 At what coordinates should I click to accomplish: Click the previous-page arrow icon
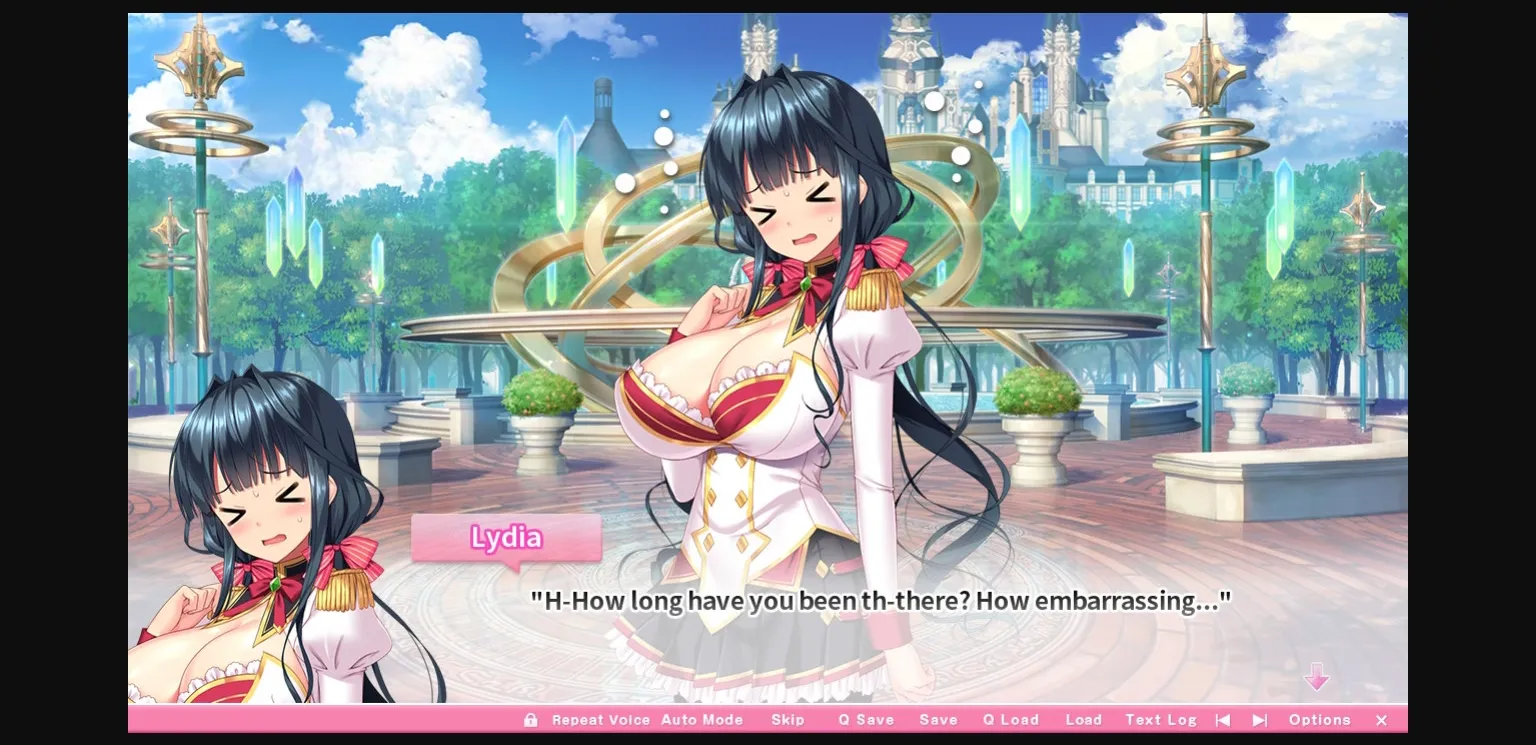(x=1223, y=719)
